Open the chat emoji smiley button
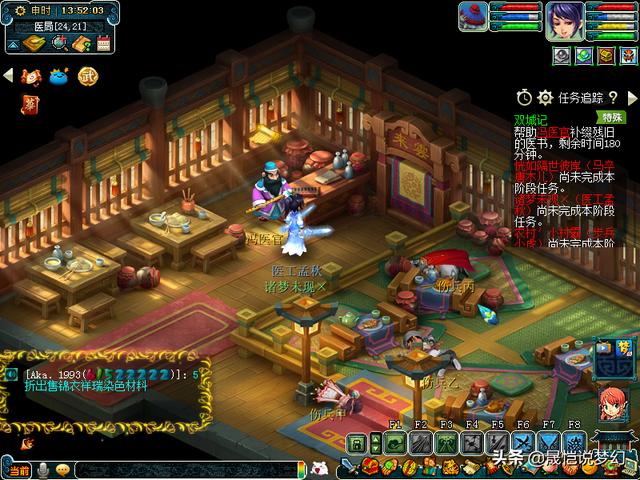 [63, 470]
